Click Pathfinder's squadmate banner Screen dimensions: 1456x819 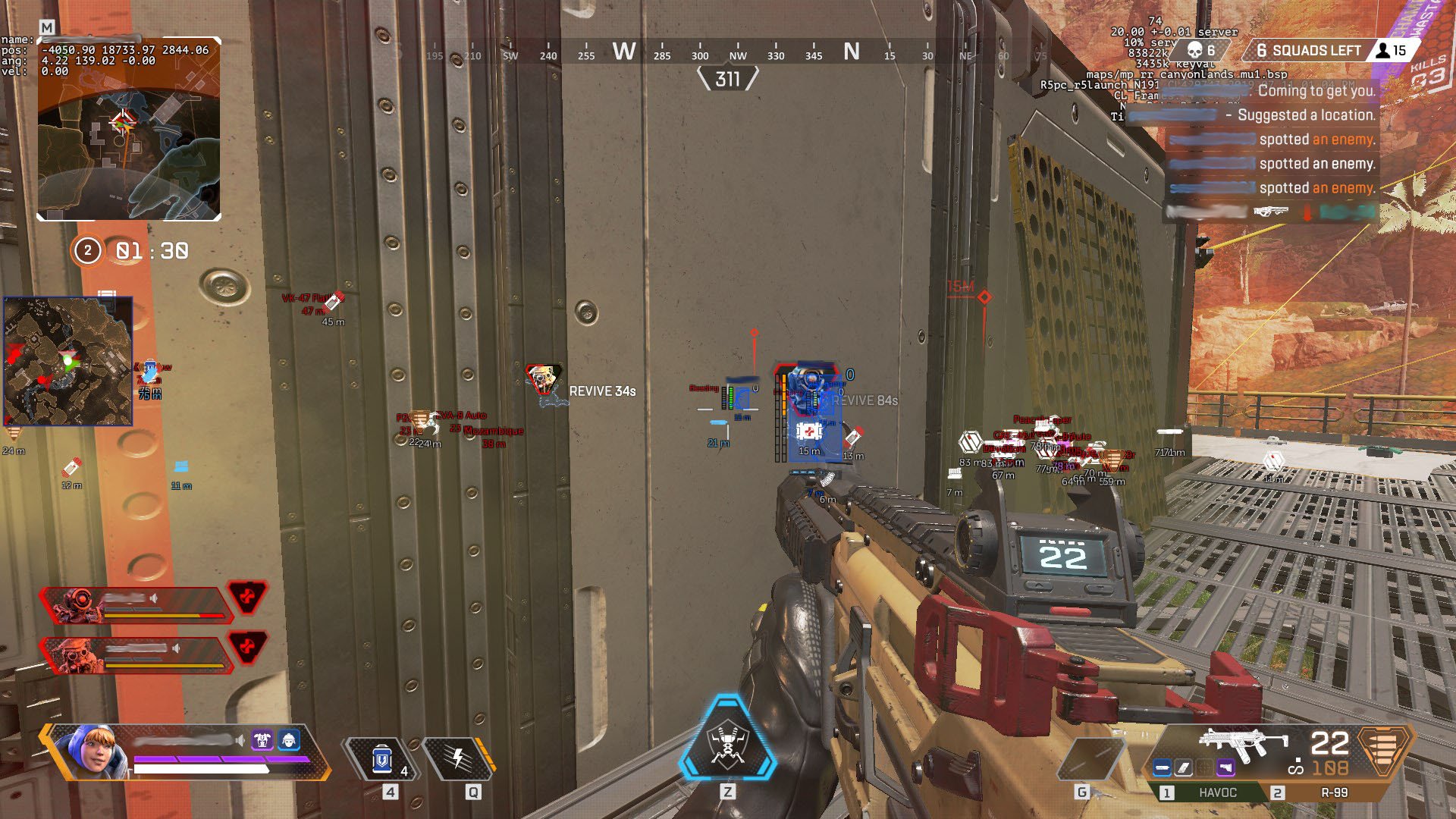136,605
